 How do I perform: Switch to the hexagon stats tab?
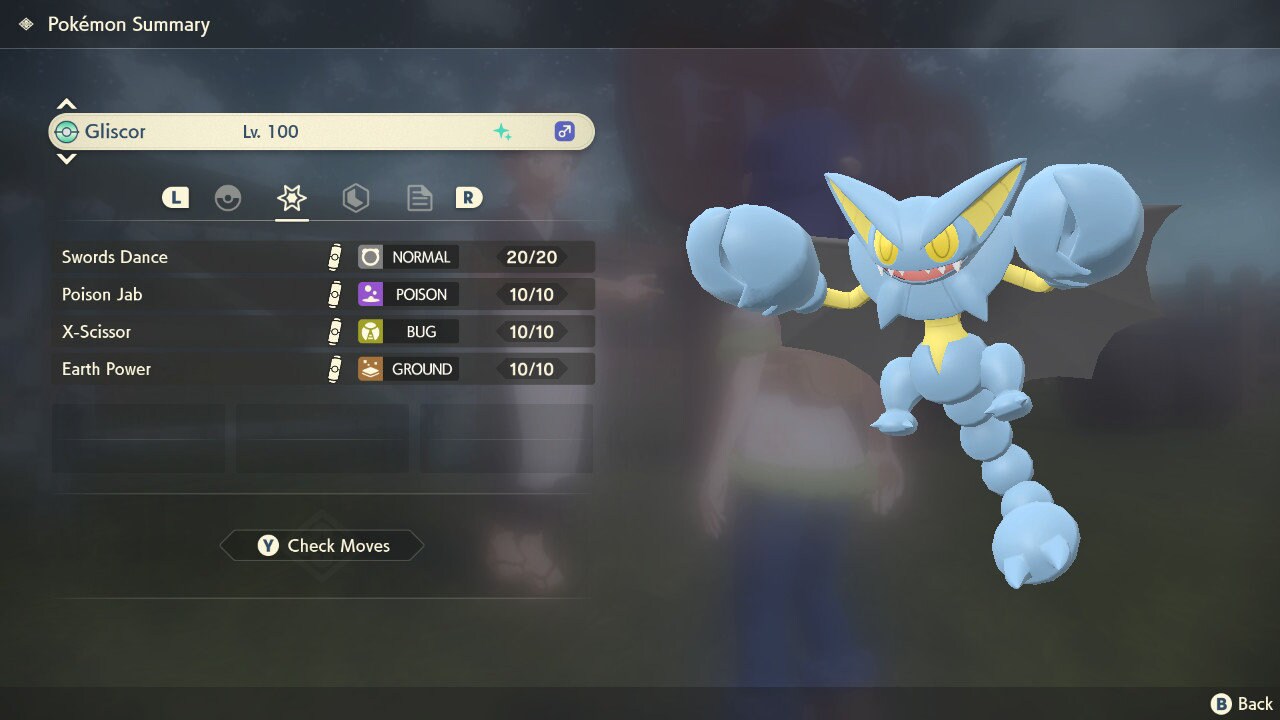pyautogui.click(x=355, y=198)
